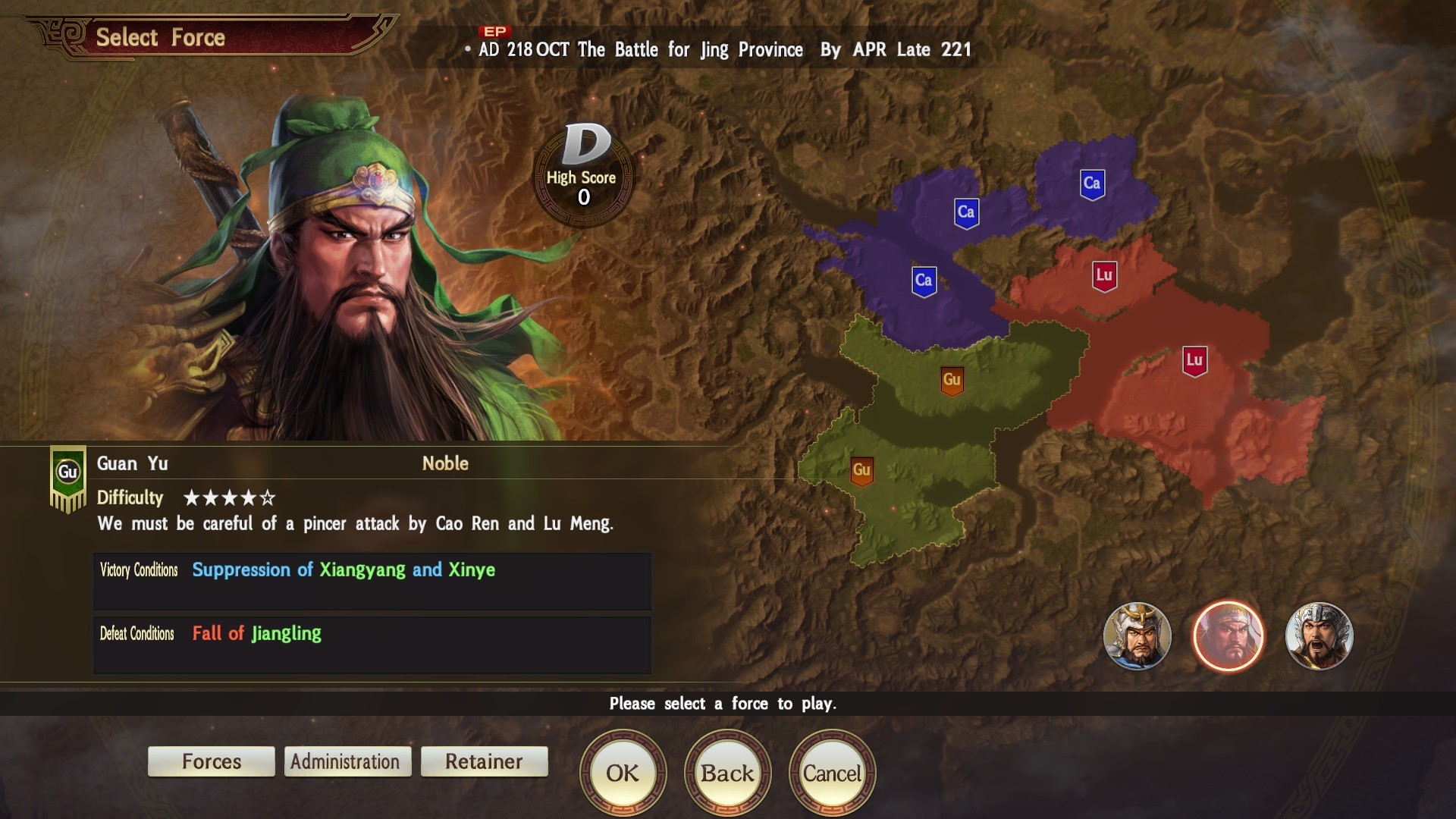Go to previous screen via Back
Viewport: 1456px width, 819px height.
pyautogui.click(x=727, y=773)
